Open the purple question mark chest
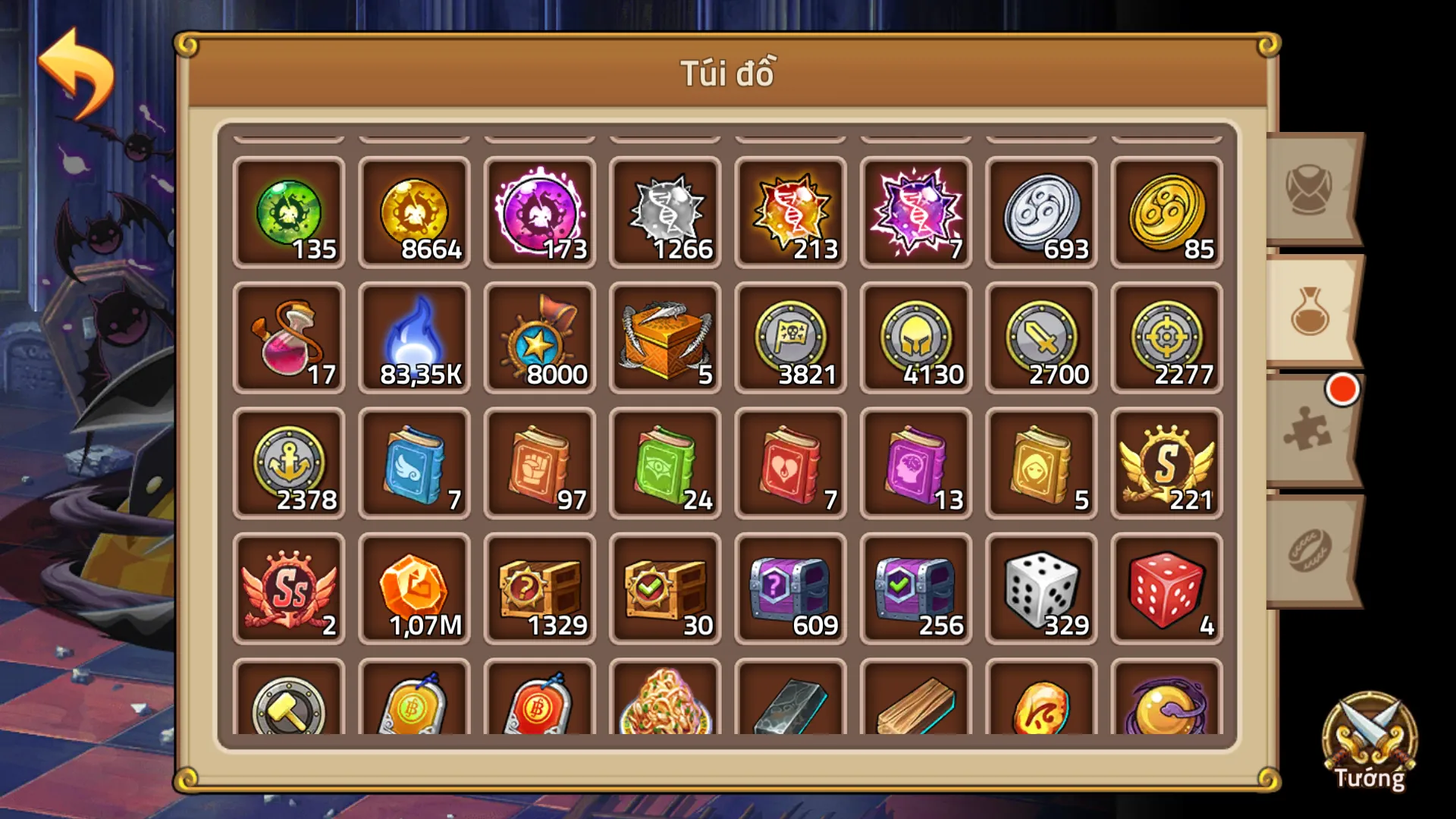Viewport: 1456px width, 819px height. 790,589
